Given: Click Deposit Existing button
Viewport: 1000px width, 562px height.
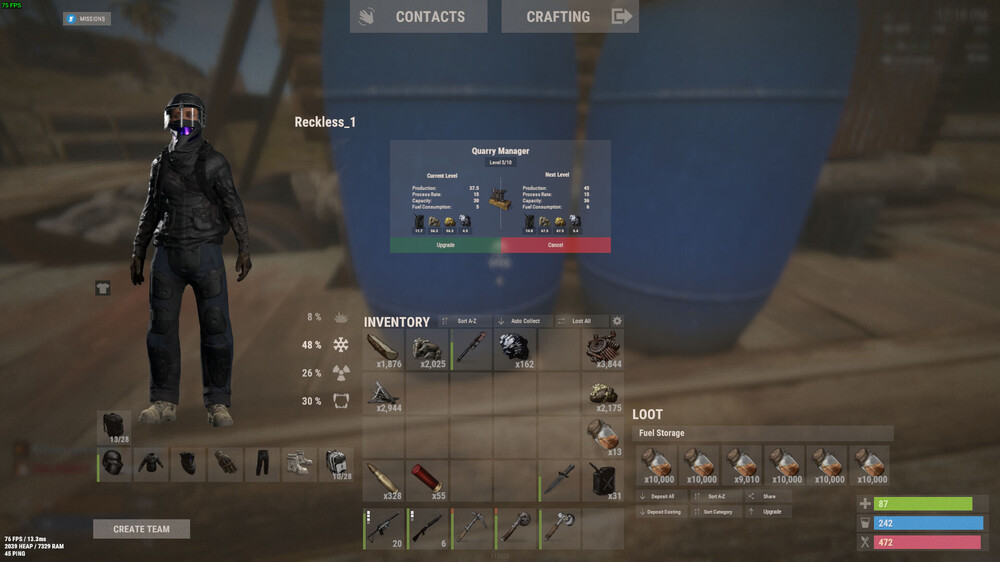Looking at the screenshot, I should [660, 512].
